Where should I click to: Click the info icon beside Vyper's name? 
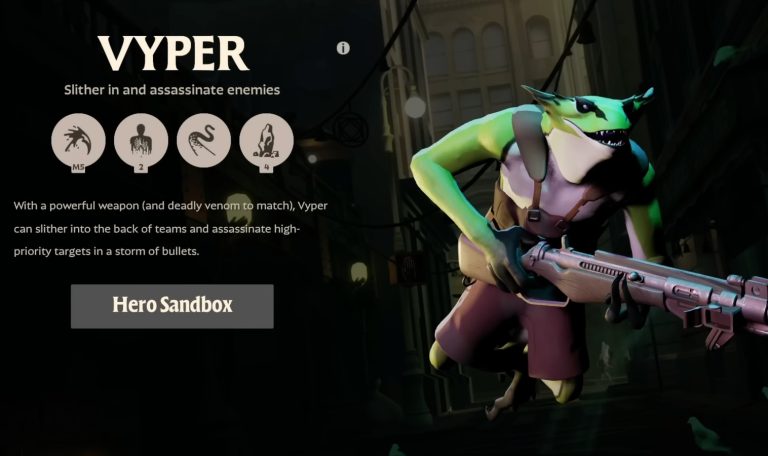point(343,48)
